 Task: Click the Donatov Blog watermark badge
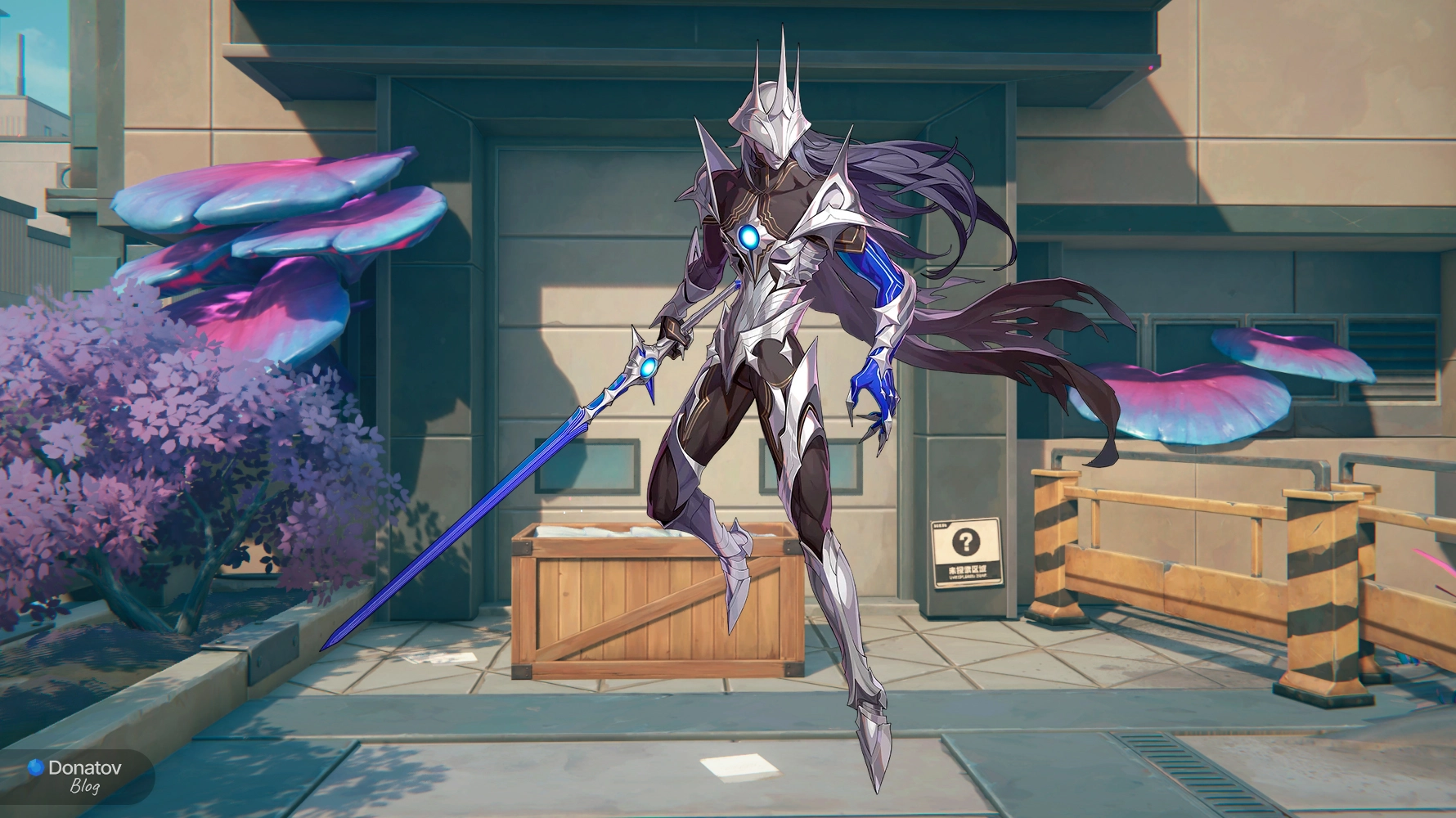pos(75,775)
